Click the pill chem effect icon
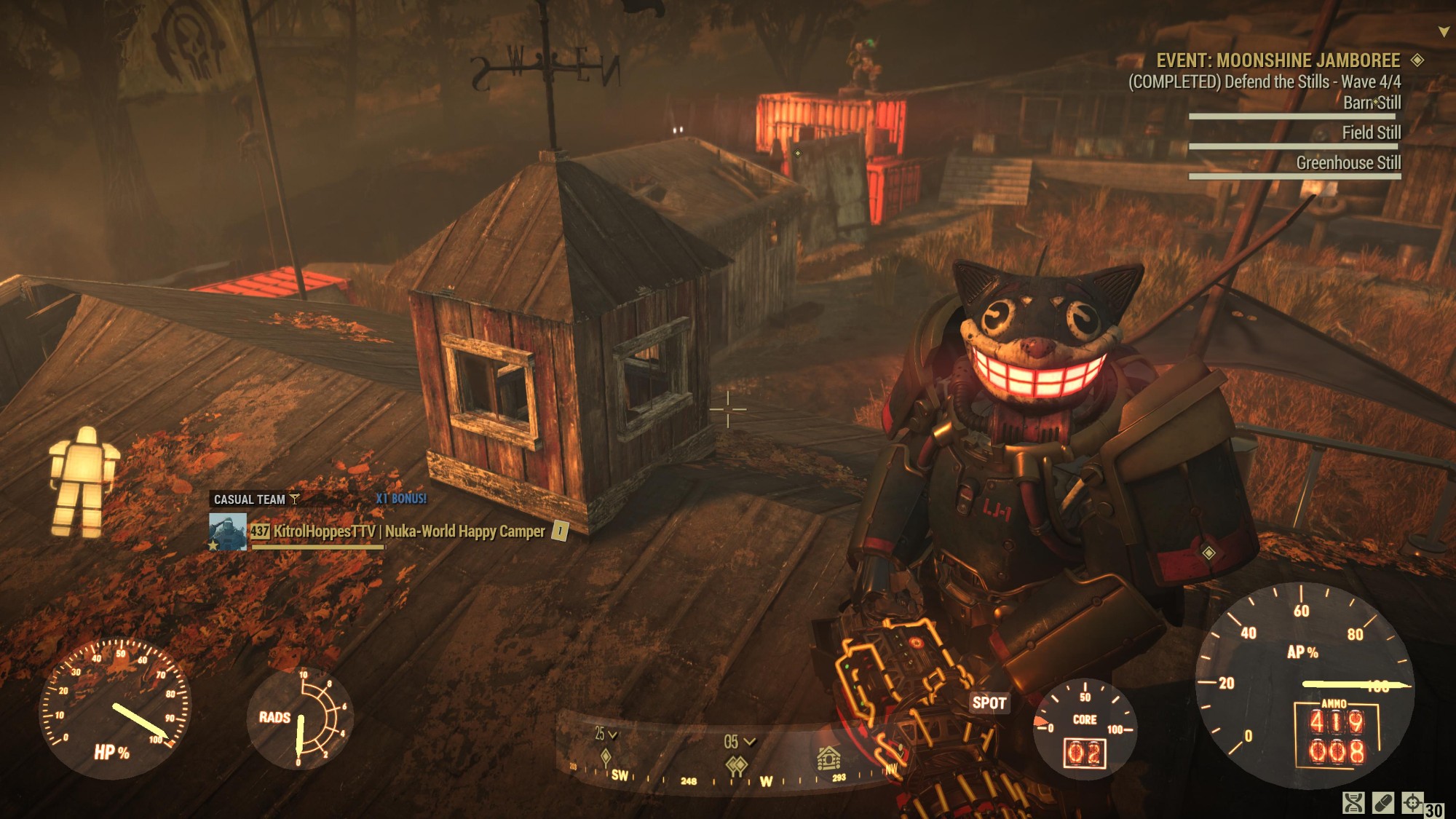This screenshot has height=819, width=1456. pyautogui.click(x=1382, y=803)
